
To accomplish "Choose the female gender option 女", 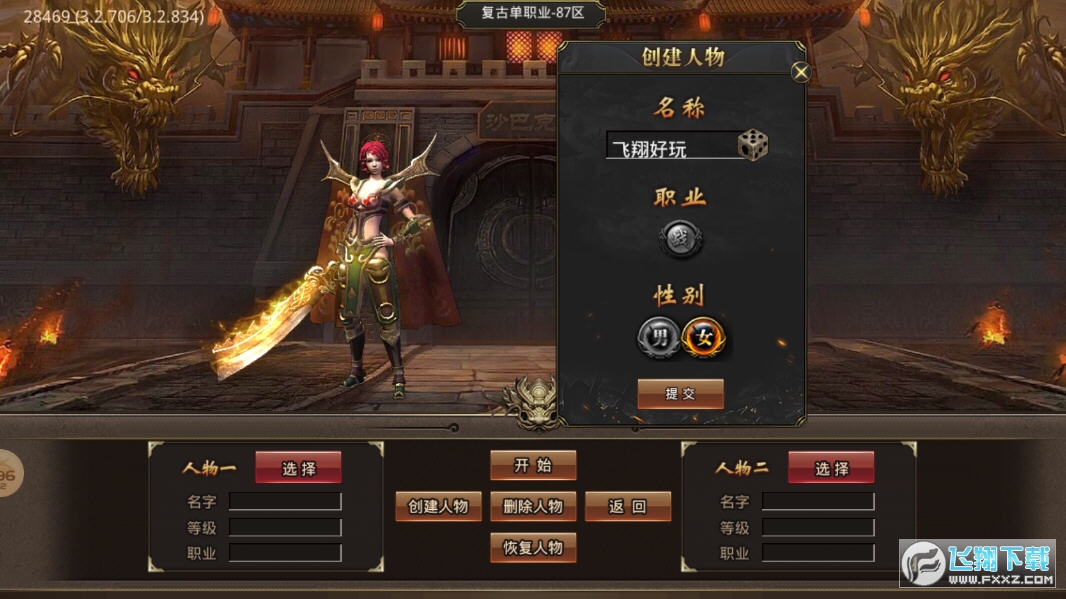I will tap(705, 337).
